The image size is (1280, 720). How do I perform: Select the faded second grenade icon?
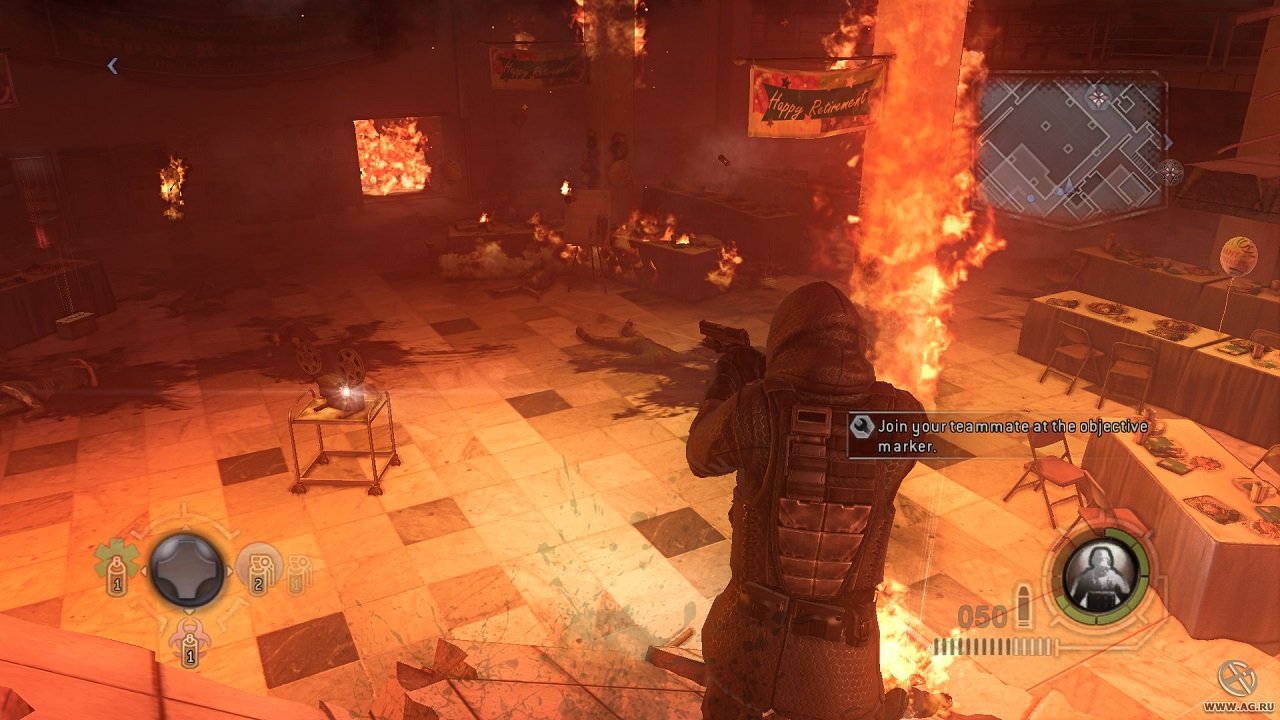(x=300, y=576)
